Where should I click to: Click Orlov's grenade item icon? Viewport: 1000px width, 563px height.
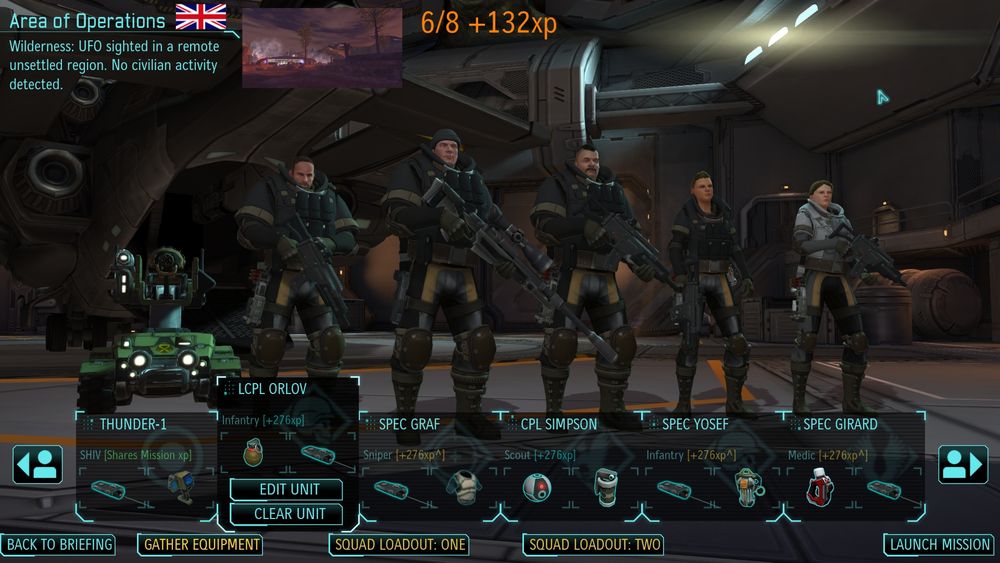point(254,453)
